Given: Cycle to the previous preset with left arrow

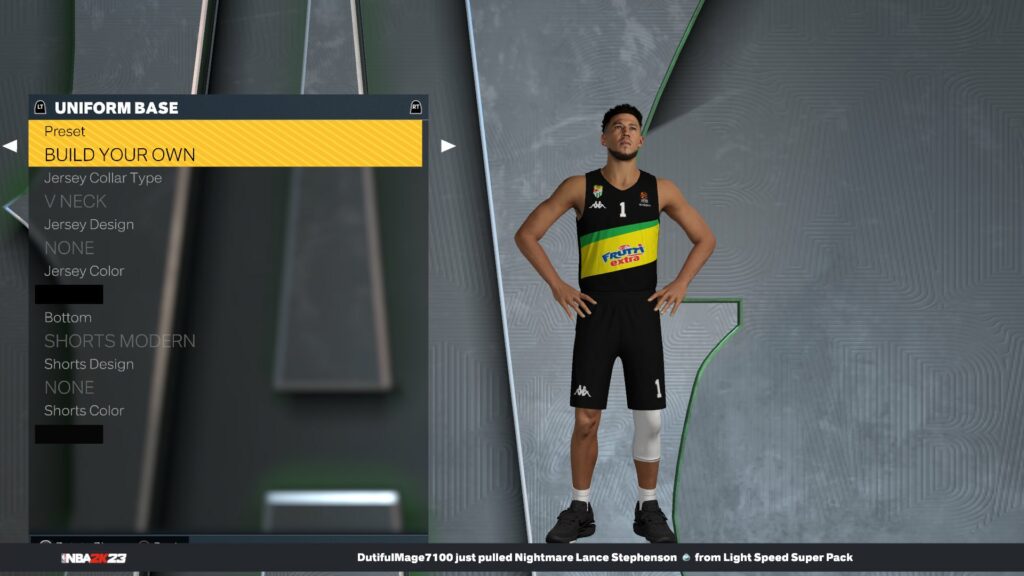Looking at the screenshot, I should pos(10,146).
